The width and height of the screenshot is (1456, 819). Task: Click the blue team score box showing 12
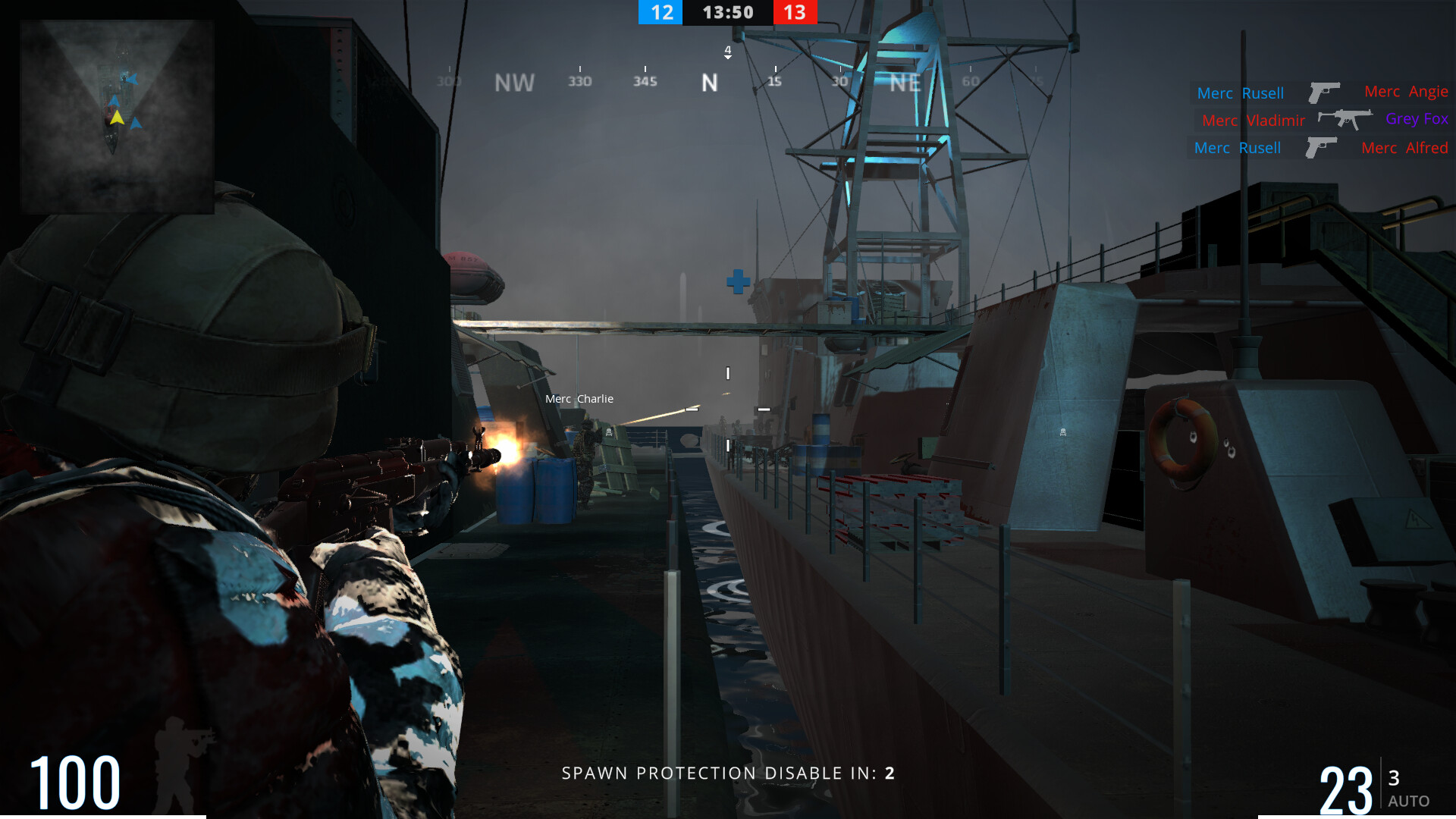coord(660,12)
